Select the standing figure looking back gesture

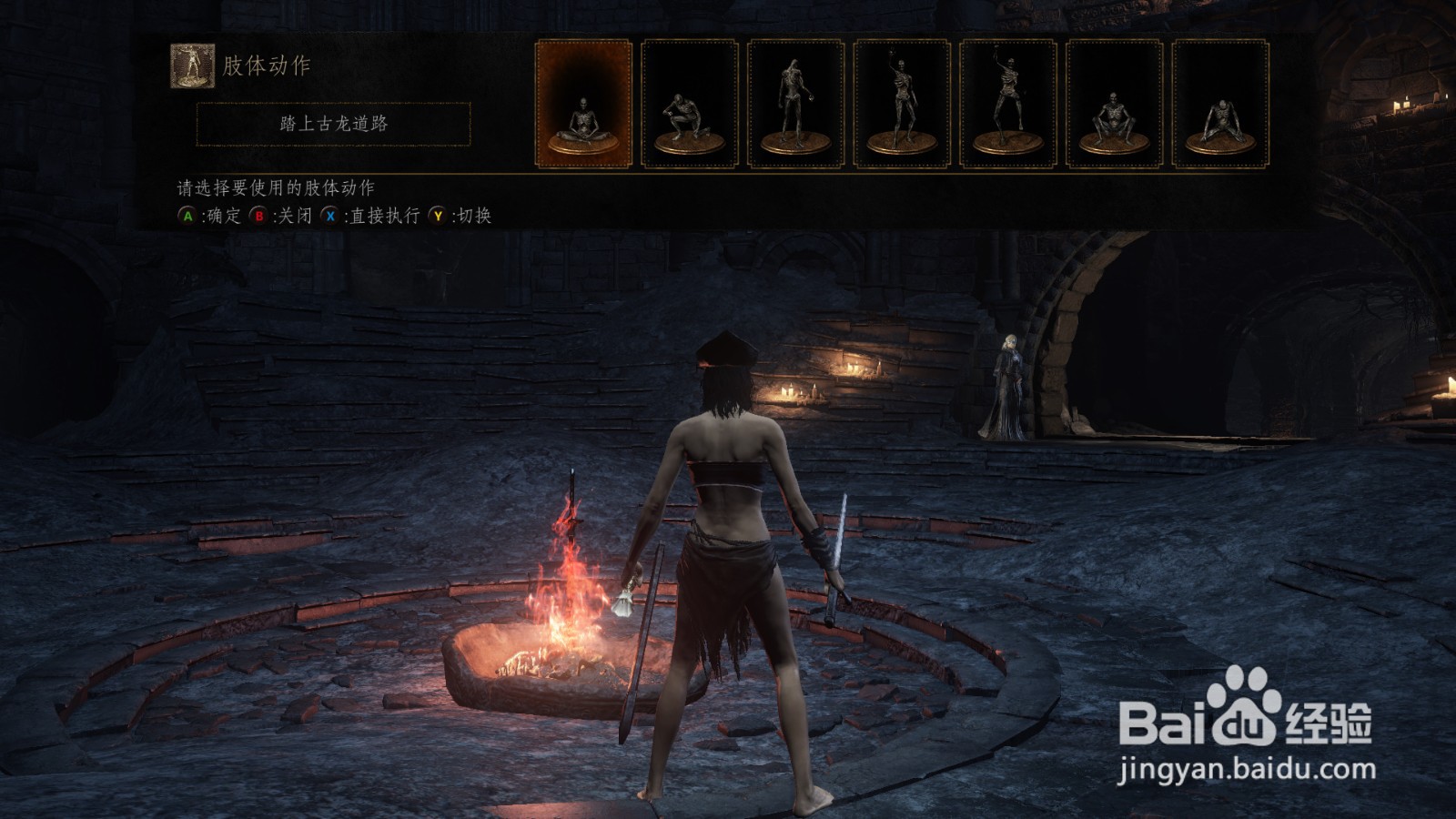(796, 104)
